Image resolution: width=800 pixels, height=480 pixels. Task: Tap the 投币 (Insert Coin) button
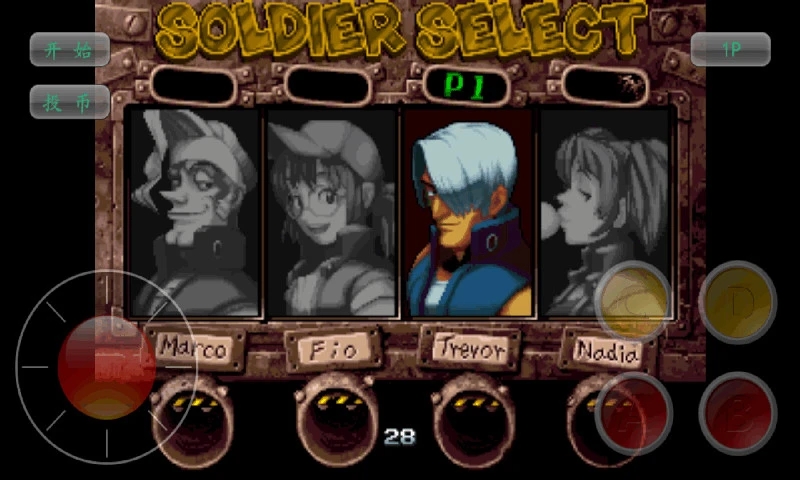tap(69, 102)
